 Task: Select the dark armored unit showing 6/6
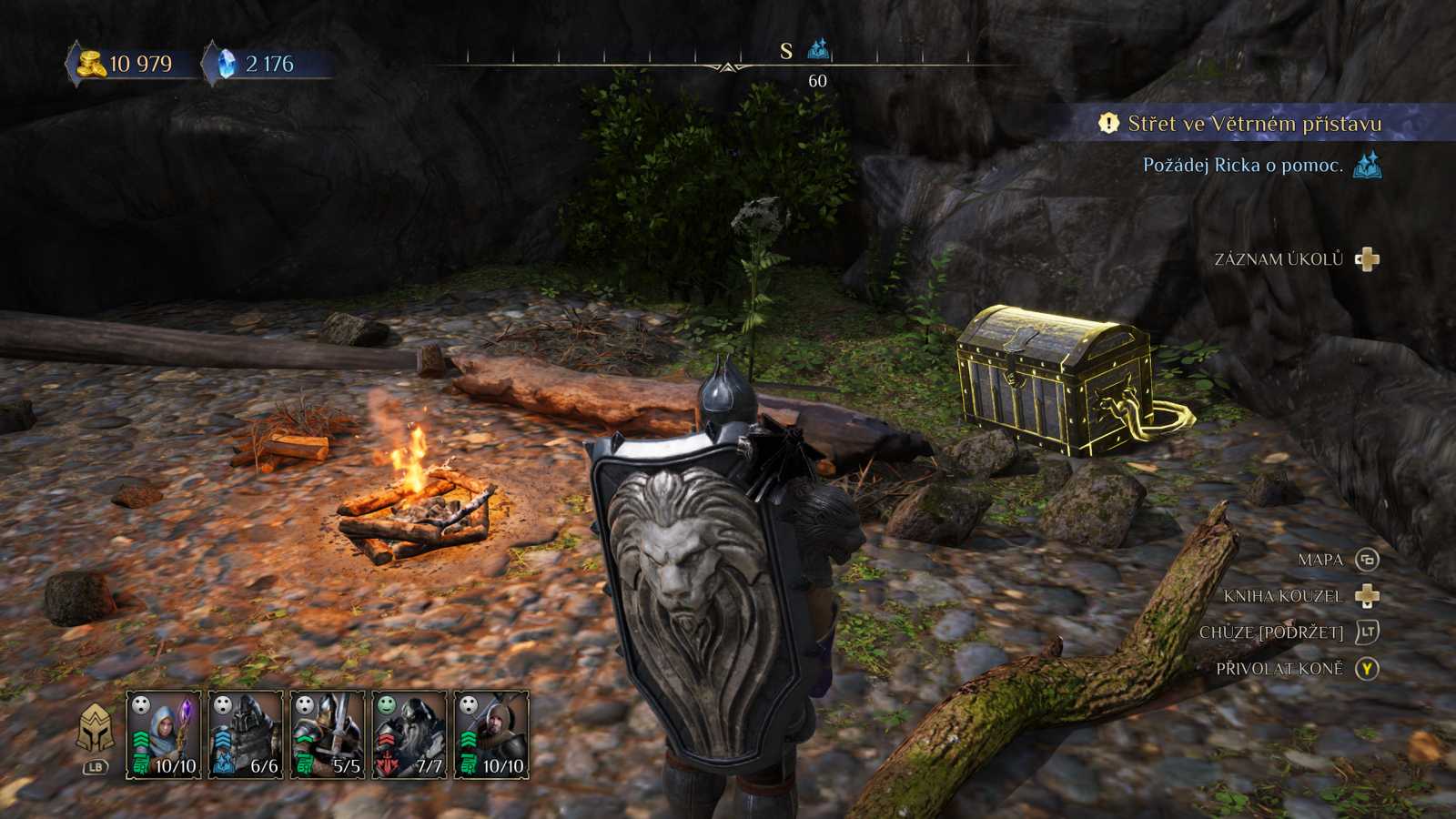coord(246,734)
